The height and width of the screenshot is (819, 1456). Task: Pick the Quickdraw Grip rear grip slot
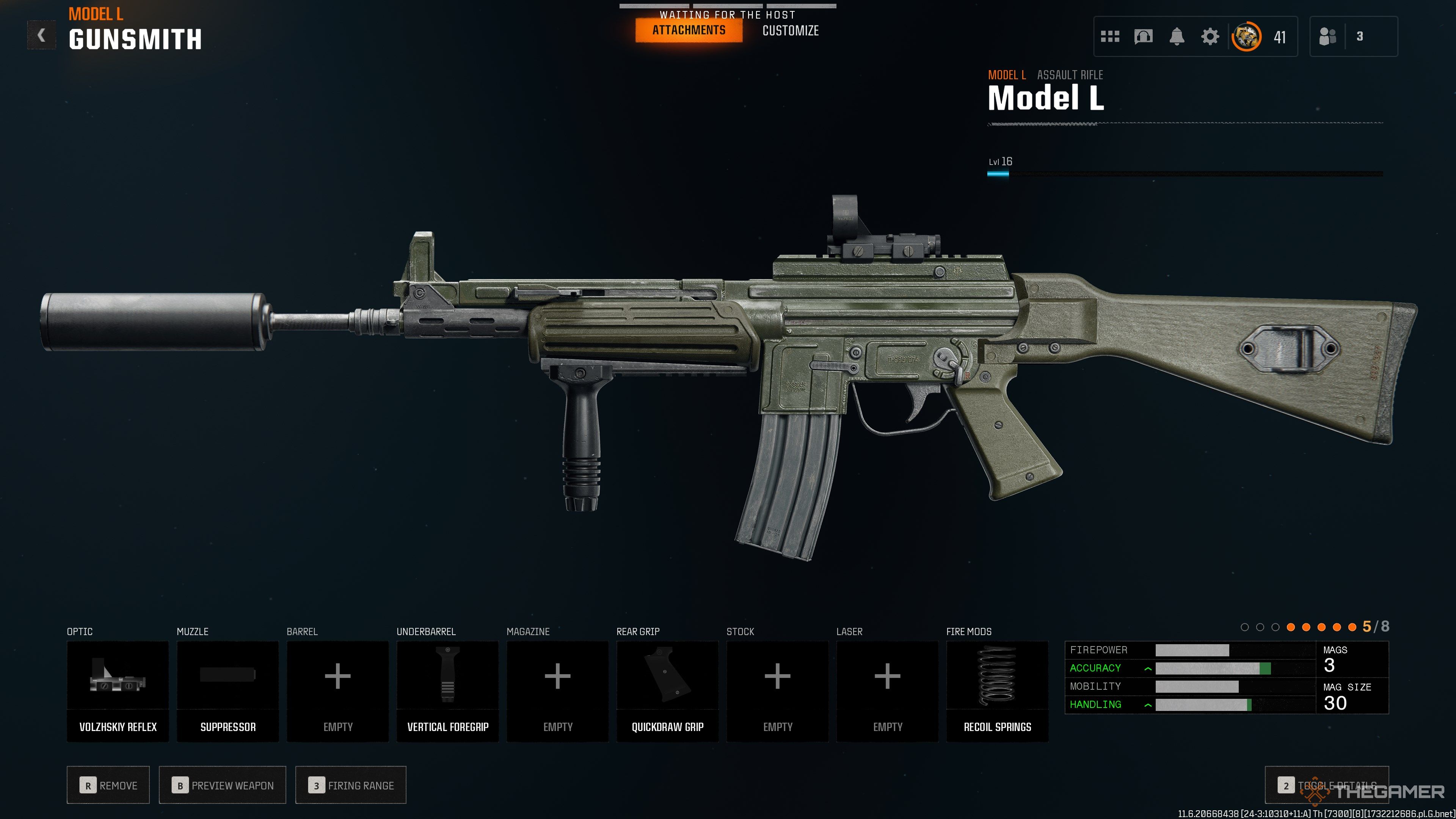click(667, 691)
